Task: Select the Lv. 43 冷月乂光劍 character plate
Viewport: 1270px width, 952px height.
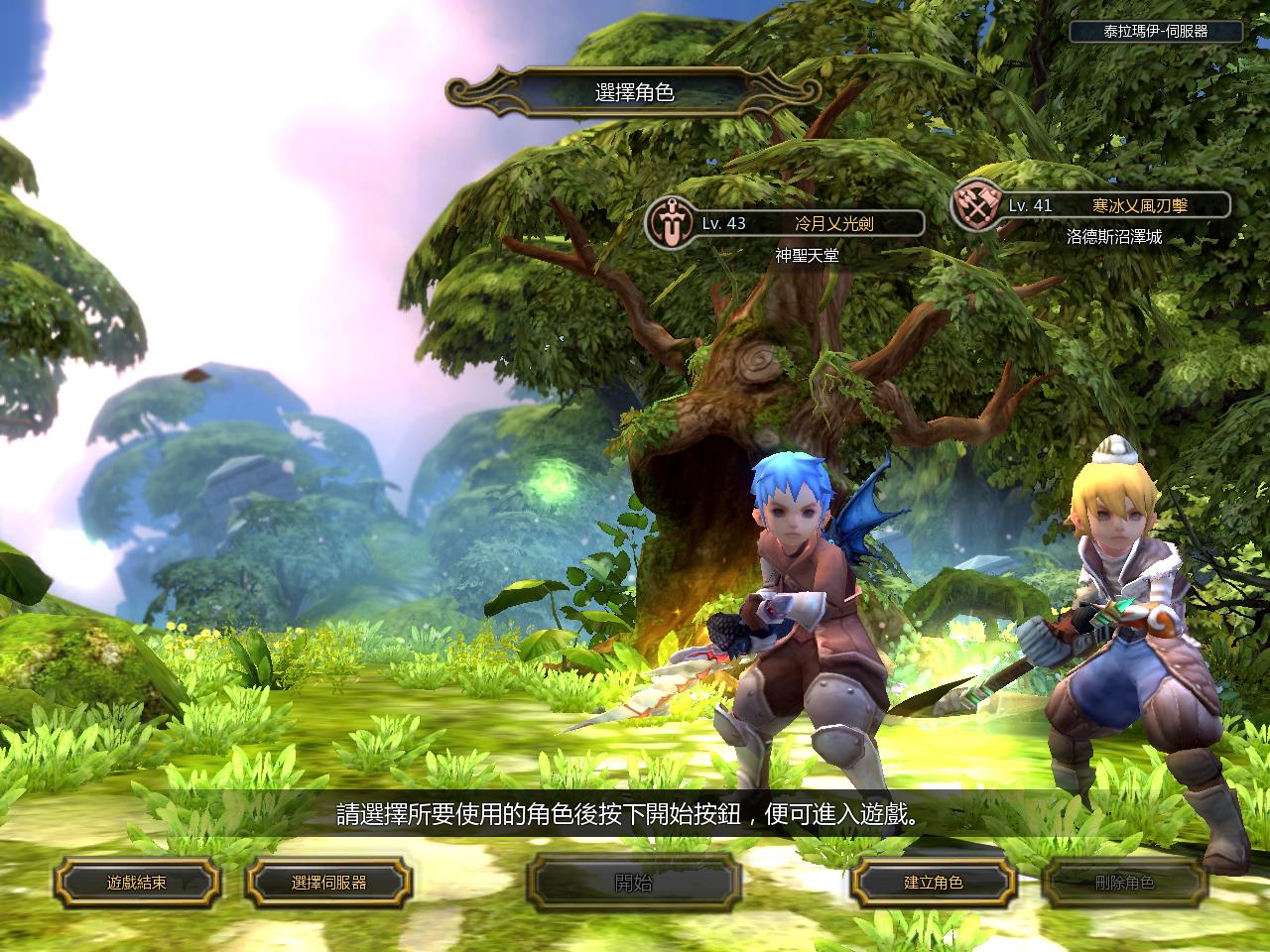Action: pyautogui.click(x=786, y=223)
